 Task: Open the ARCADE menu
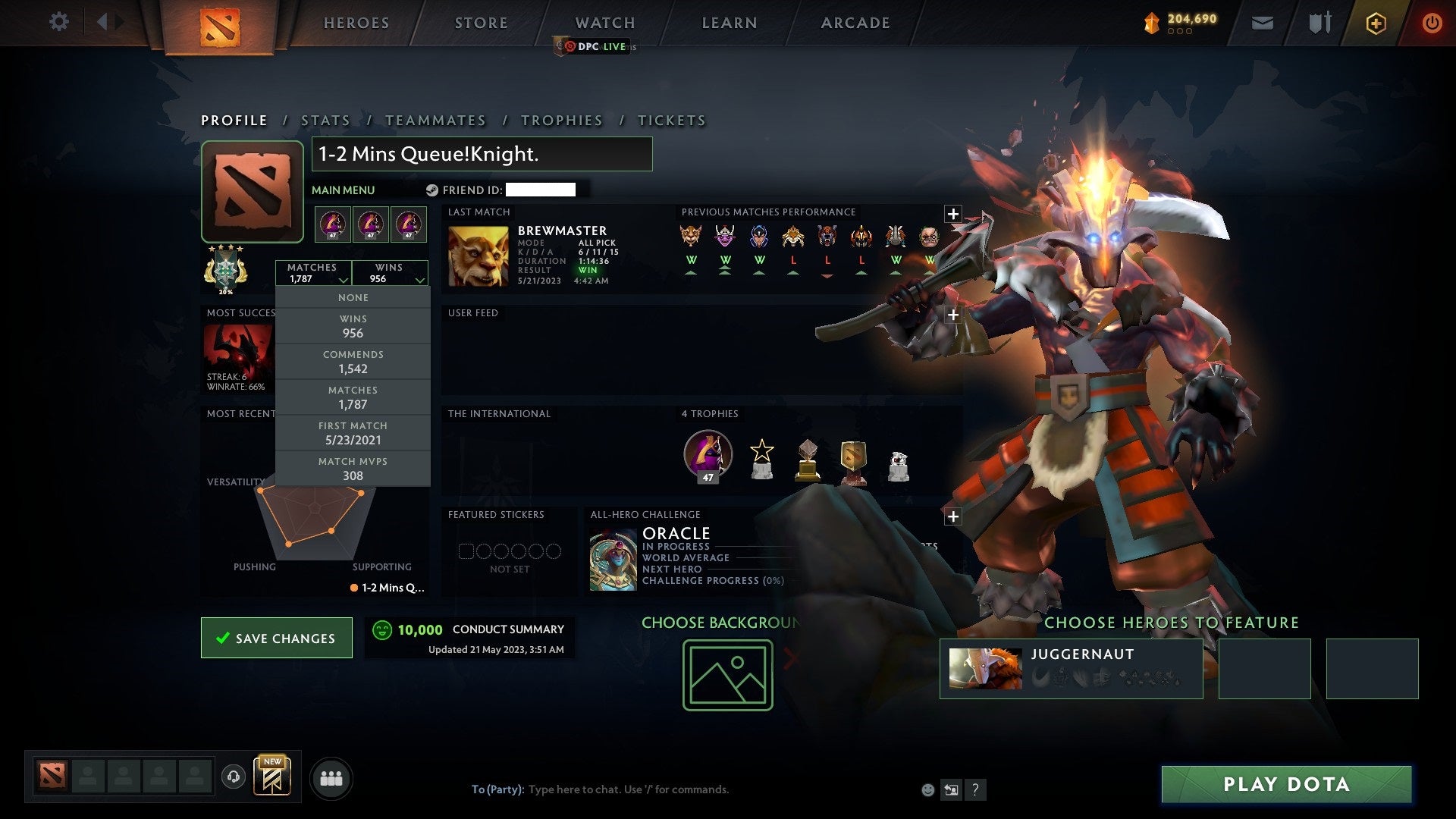point(855,23)
